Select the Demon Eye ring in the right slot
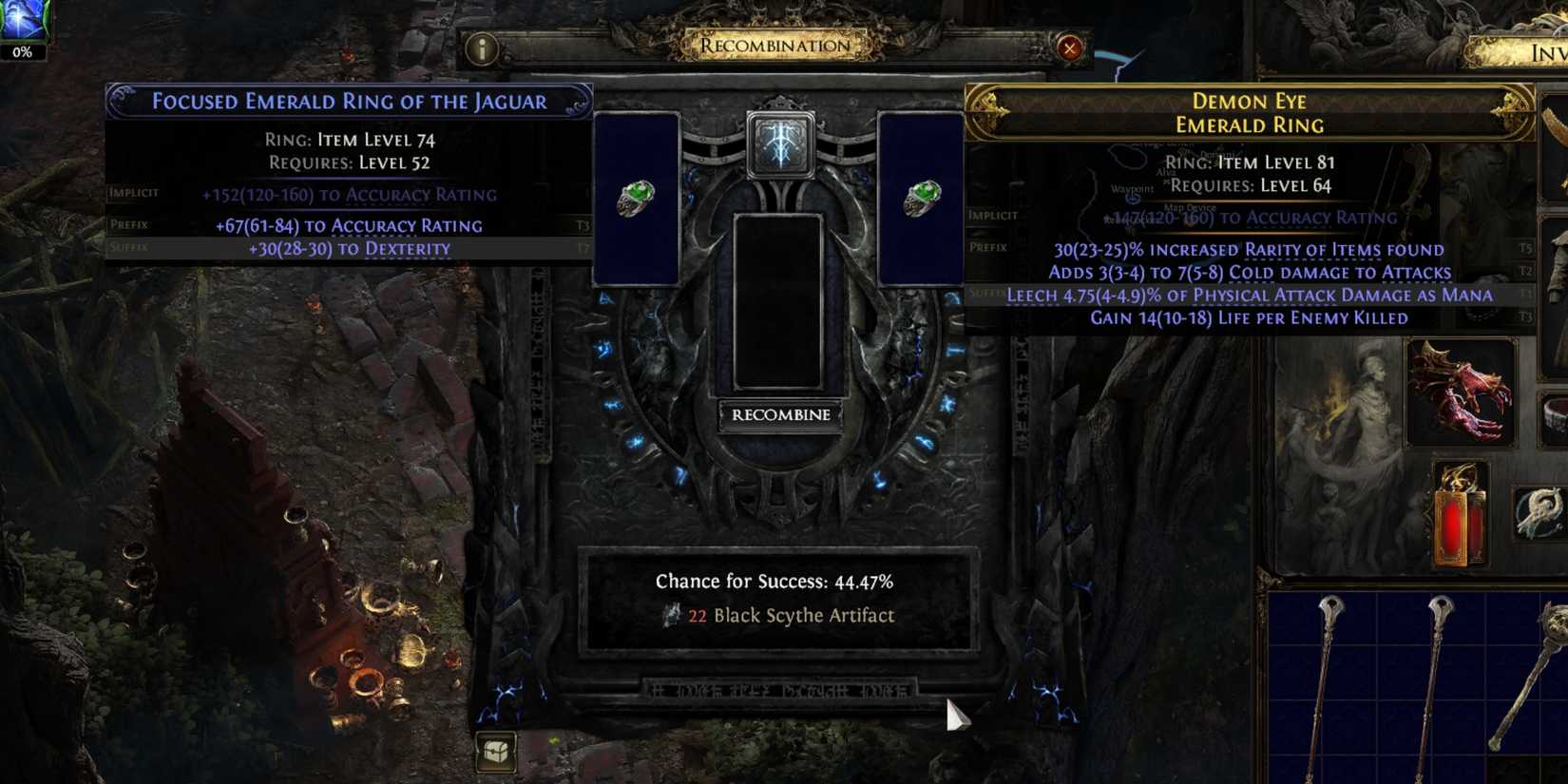 pos(922,200)
